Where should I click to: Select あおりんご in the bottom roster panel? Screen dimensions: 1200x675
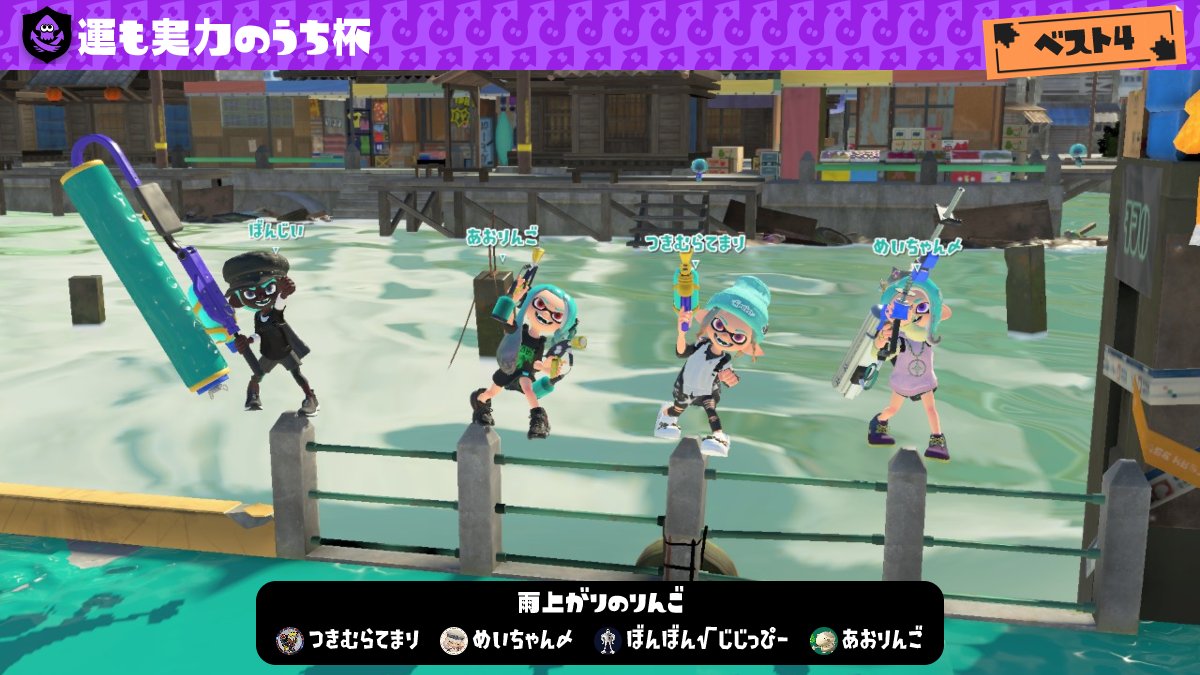pyautogui.click(x=866, y=640)
